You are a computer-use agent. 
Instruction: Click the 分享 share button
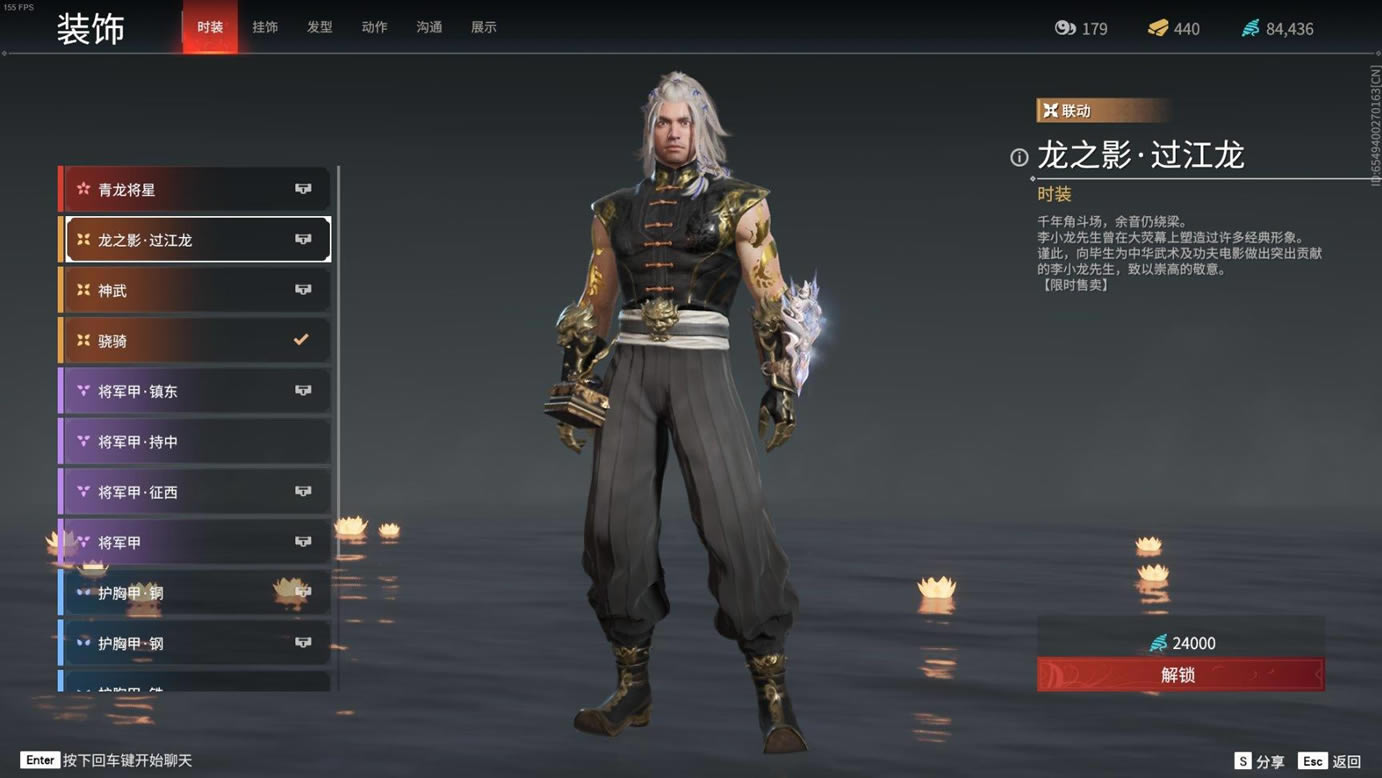1259,762
